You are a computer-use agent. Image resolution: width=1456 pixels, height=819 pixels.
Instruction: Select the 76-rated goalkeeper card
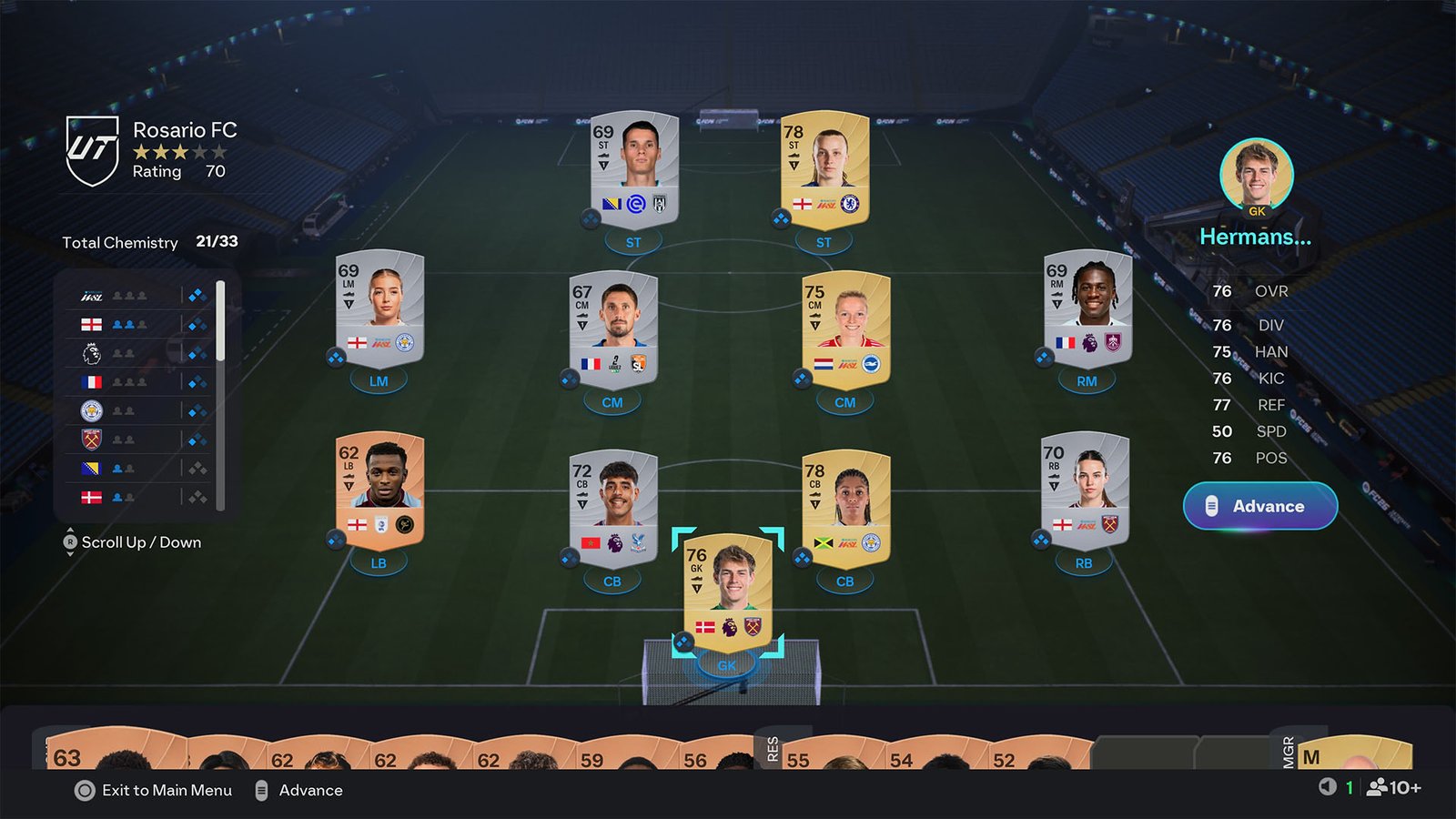click(x=727, y=591)
